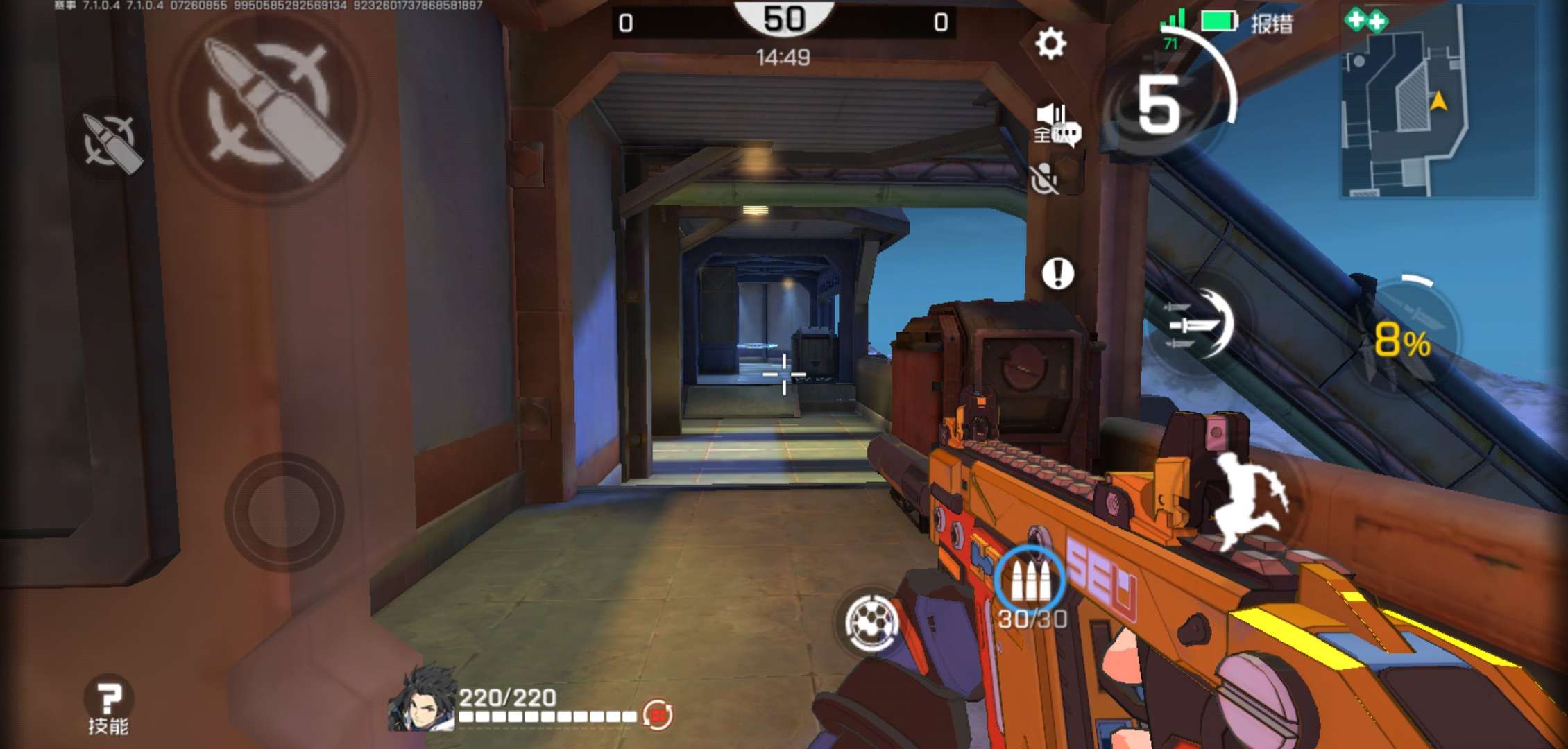Viewport: 1568px width, 749px height.
Task: Tap the character portrait avatar
Action: point(421,699)
